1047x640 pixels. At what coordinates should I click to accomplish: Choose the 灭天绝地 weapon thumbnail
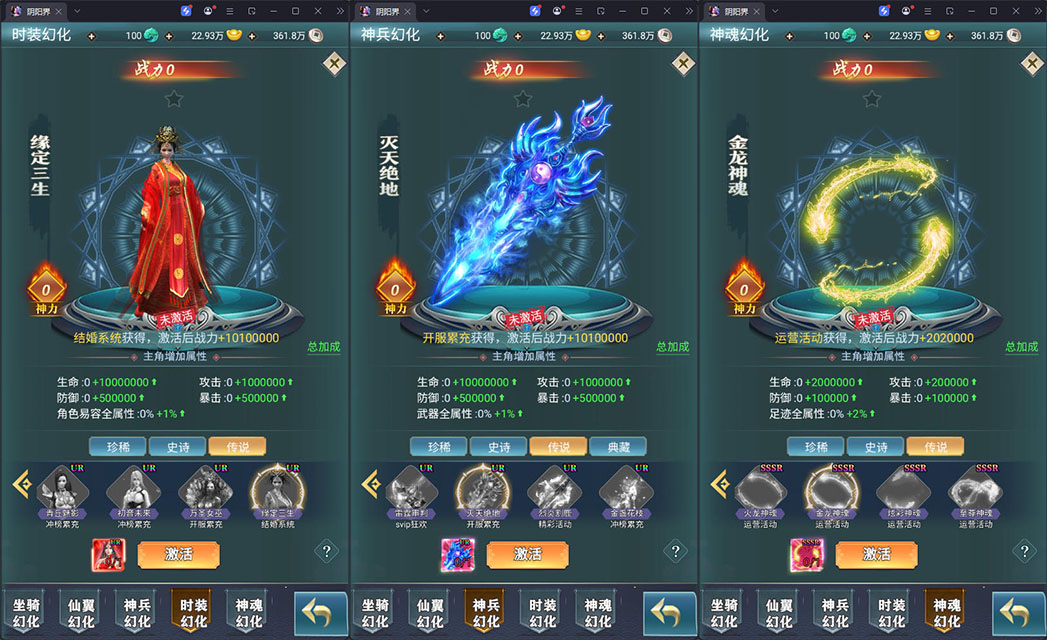482,492
